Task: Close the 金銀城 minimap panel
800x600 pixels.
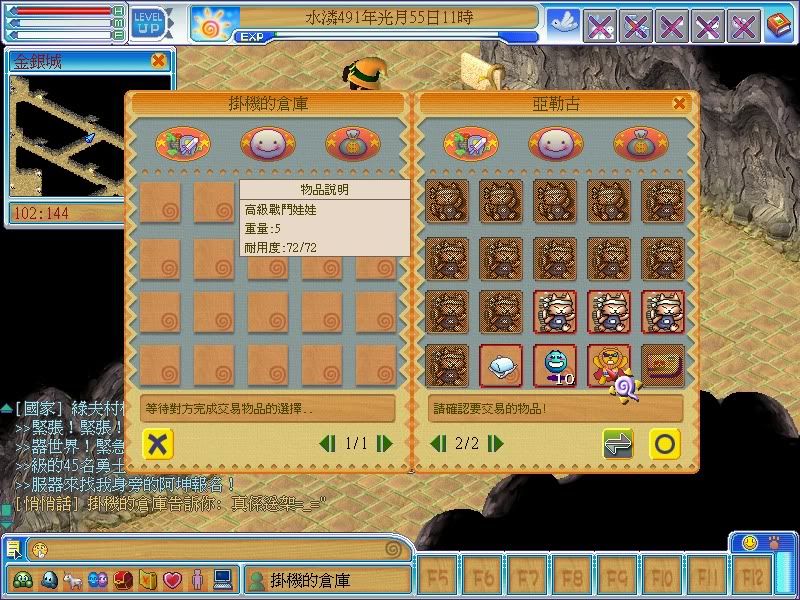Action: coord(158,61)
